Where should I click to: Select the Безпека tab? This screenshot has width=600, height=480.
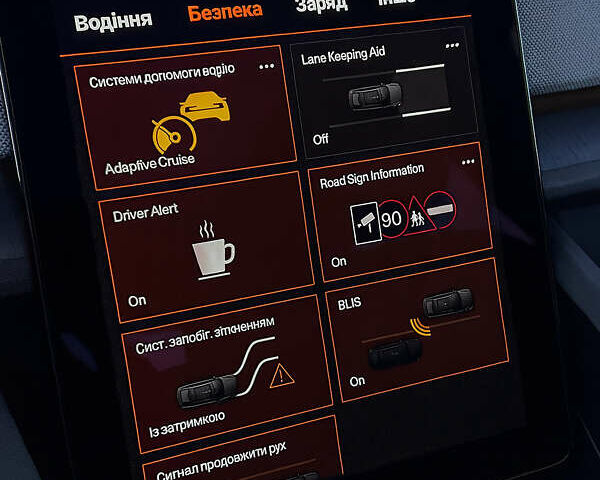[x=225, y=11]
